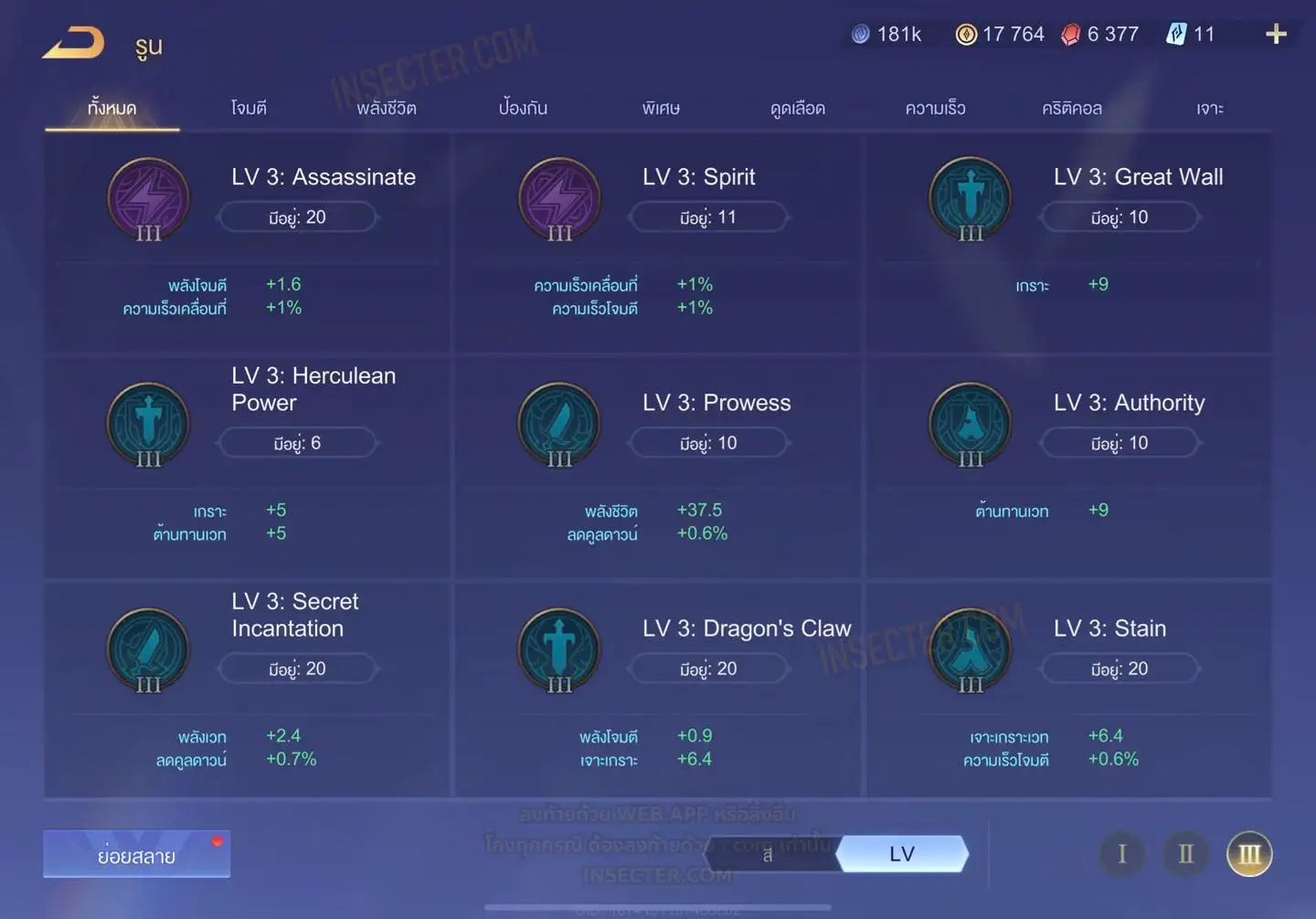Pick the Herculean Power rune
Viewport: 1316px width, 919px height.
click(x=247, y=466)
